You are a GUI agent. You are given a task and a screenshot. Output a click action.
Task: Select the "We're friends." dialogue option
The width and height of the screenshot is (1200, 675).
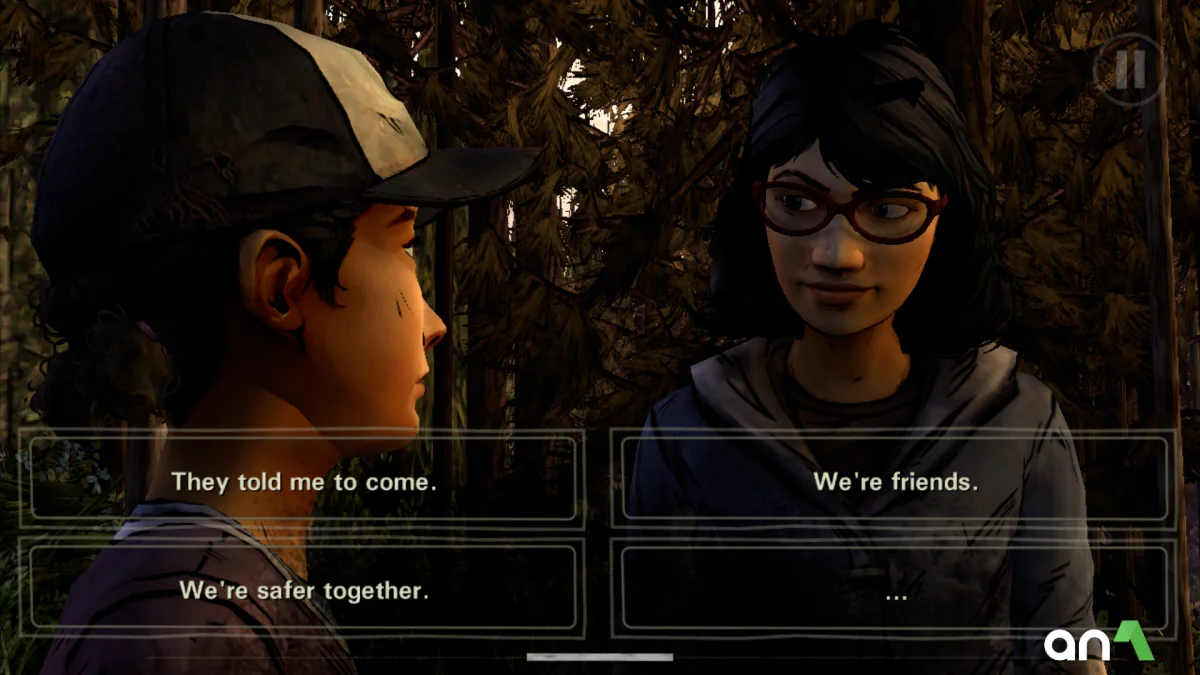(x=894, y=481)
